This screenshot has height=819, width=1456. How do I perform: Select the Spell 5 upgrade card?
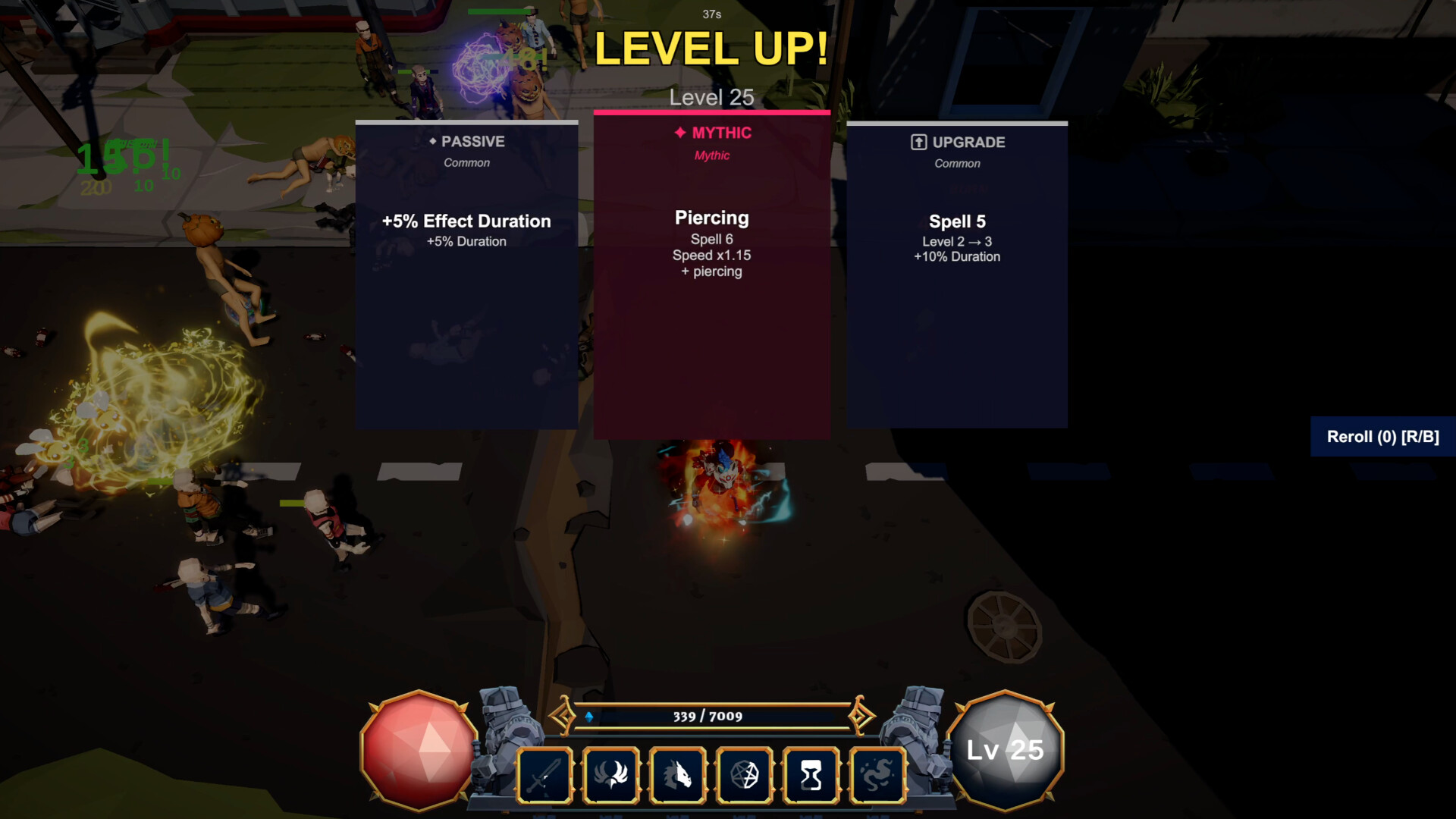pyautogui.click(x=957, y=273)
